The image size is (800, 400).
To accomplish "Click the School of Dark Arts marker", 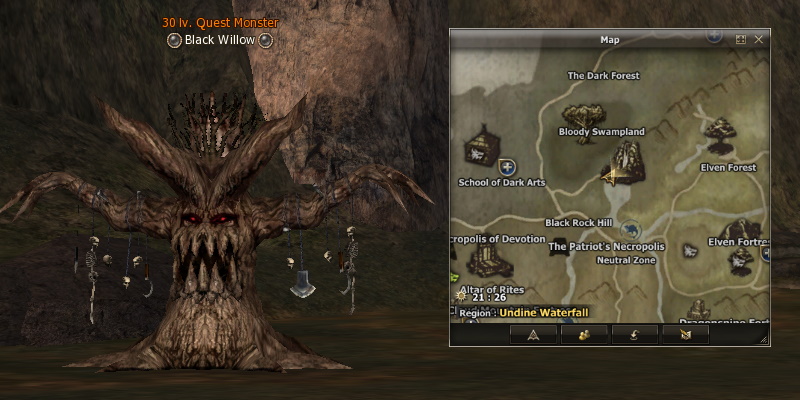I will 483,151.
